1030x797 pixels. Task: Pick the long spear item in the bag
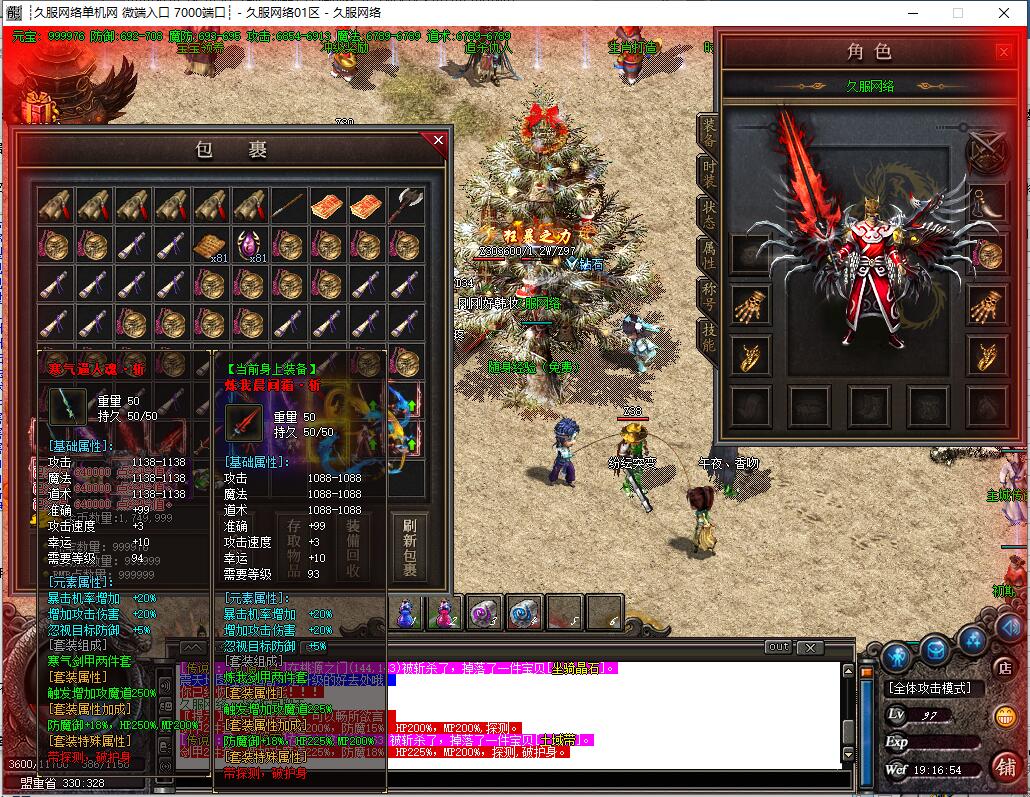pyautogui.click(x=289, y=205)
